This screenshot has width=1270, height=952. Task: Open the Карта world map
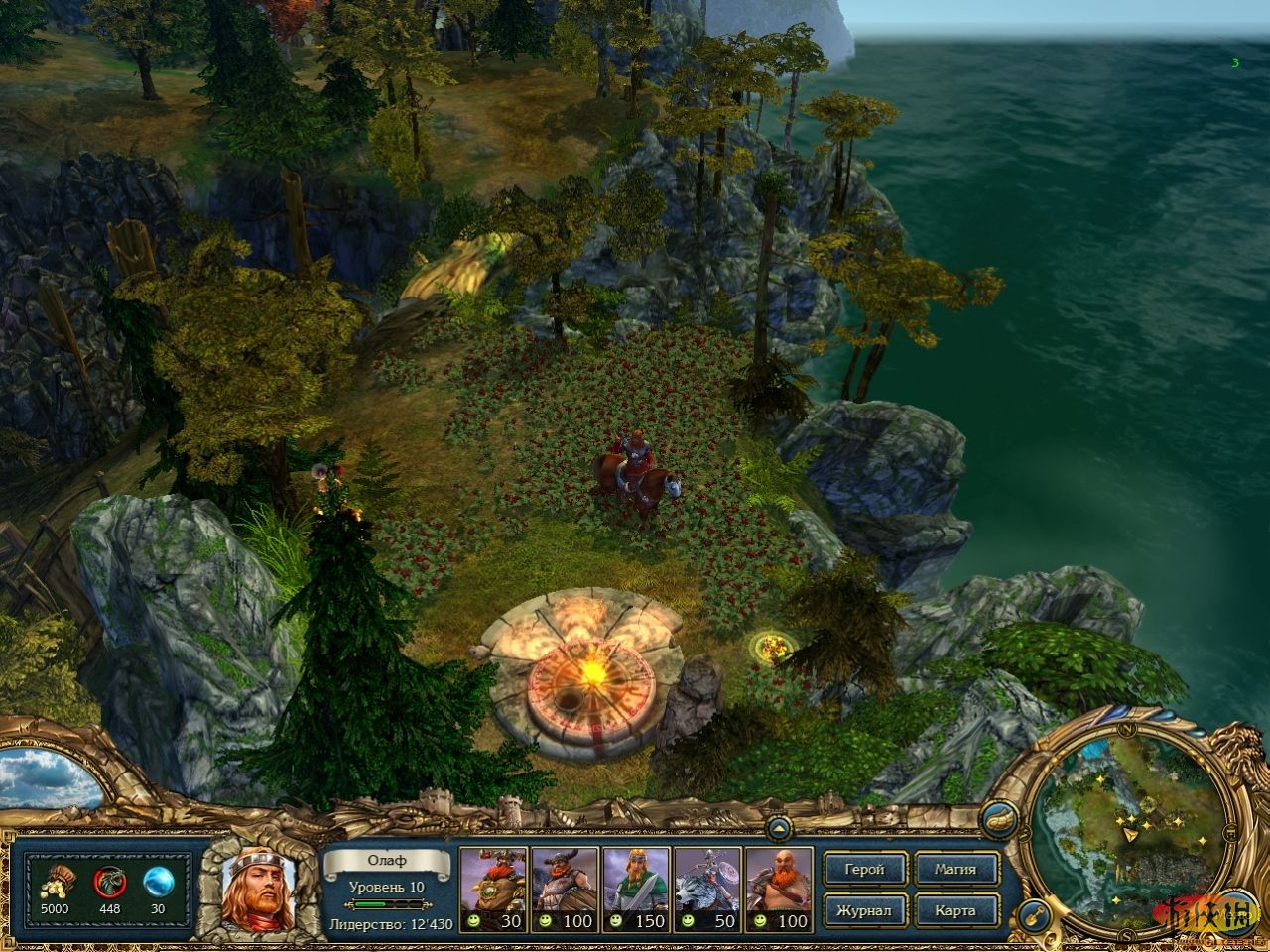tap(954, 910)
